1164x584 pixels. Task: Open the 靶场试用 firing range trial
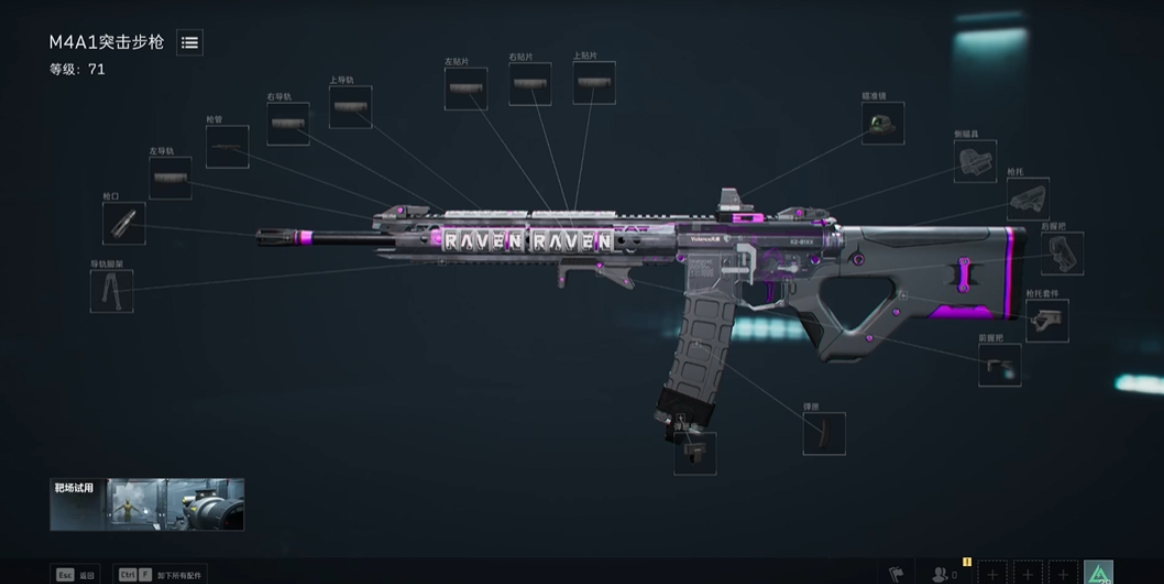pyautogui.click(x=147, y=504)
